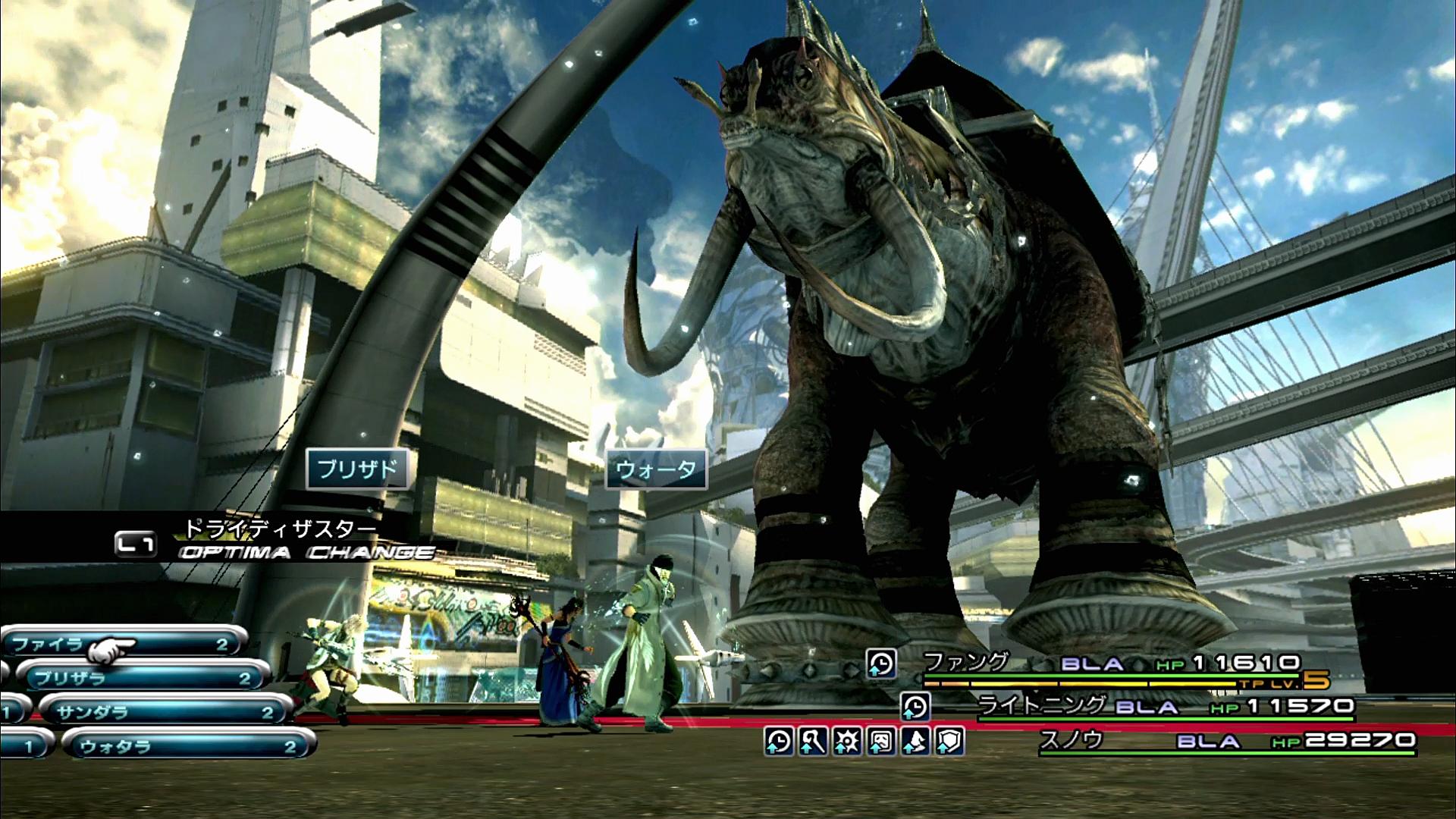The image size is (1456, 819).
Task: Click the queued ブリザド command slot
Action: pyautogui.click(x=357, y=469)
